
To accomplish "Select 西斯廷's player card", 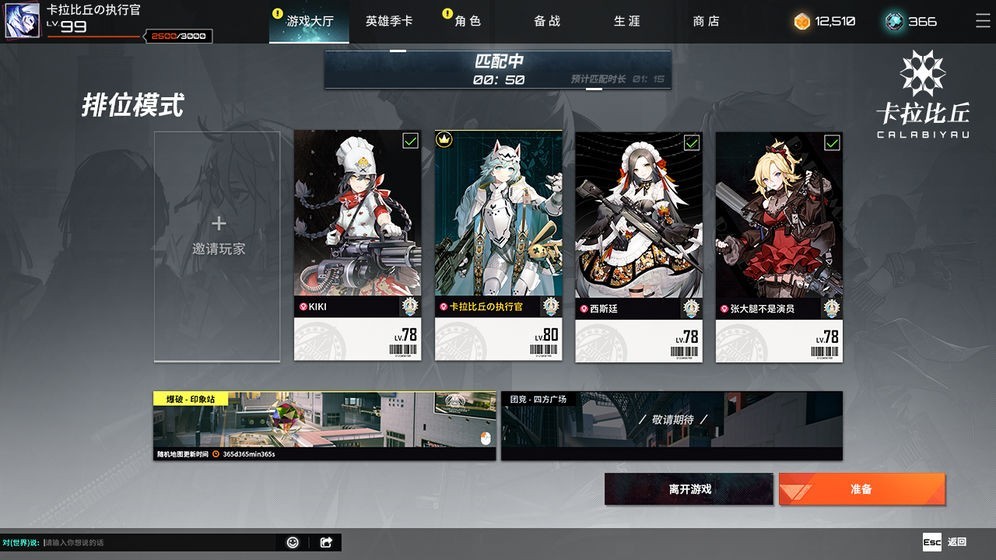I will pos(639,245).
